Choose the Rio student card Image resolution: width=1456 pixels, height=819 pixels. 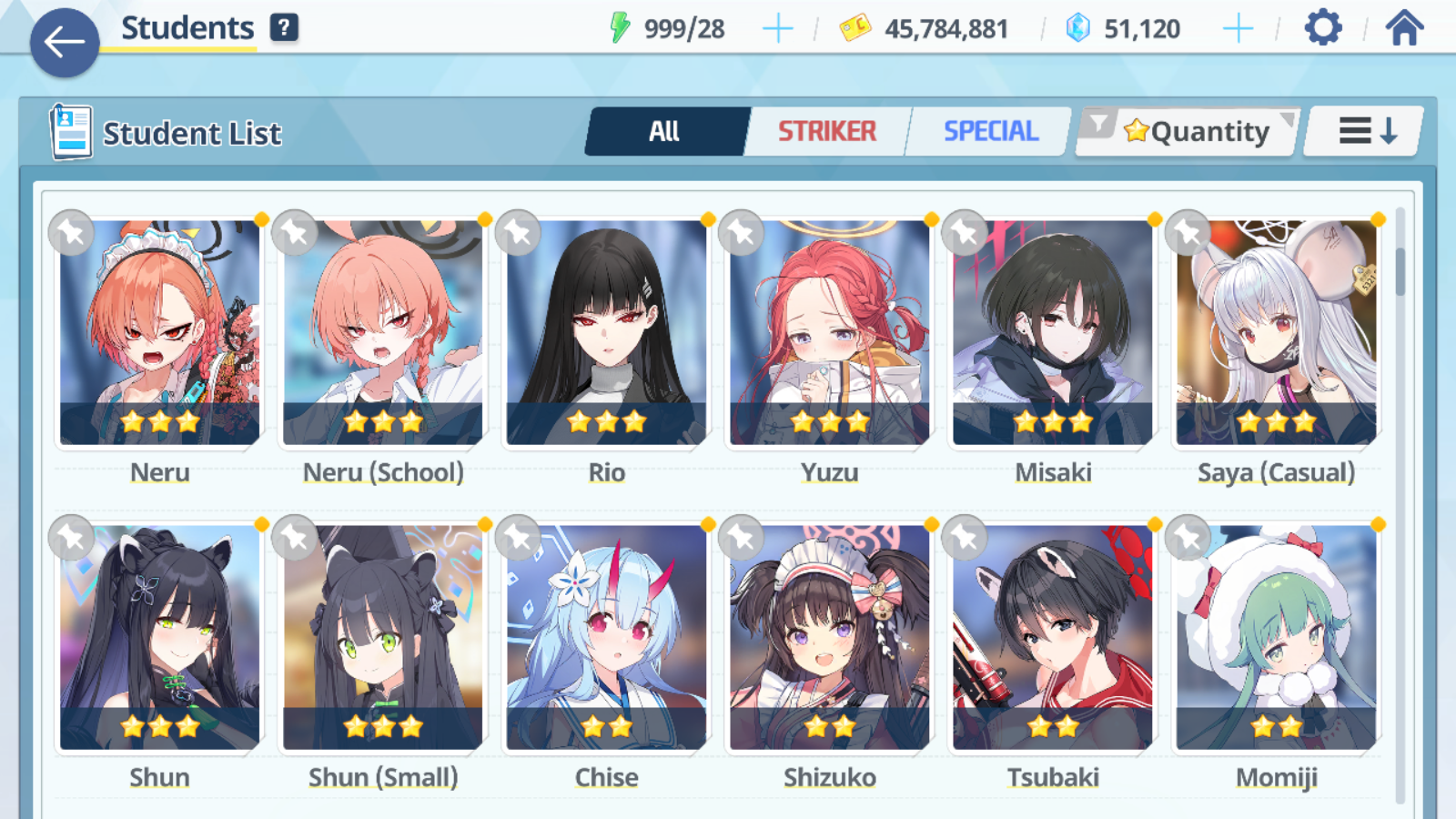606,333
